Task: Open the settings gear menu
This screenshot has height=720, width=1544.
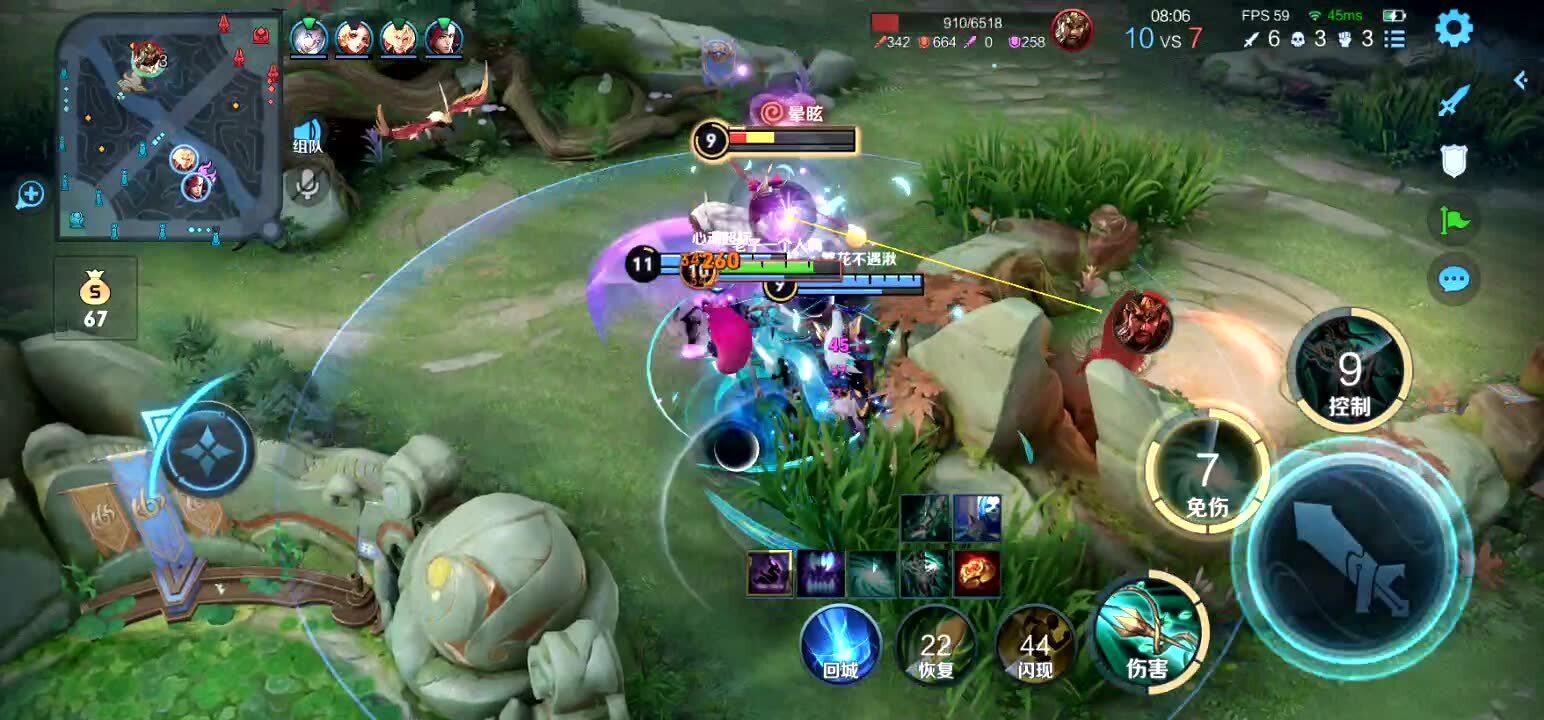Action: click(1453, 29)
